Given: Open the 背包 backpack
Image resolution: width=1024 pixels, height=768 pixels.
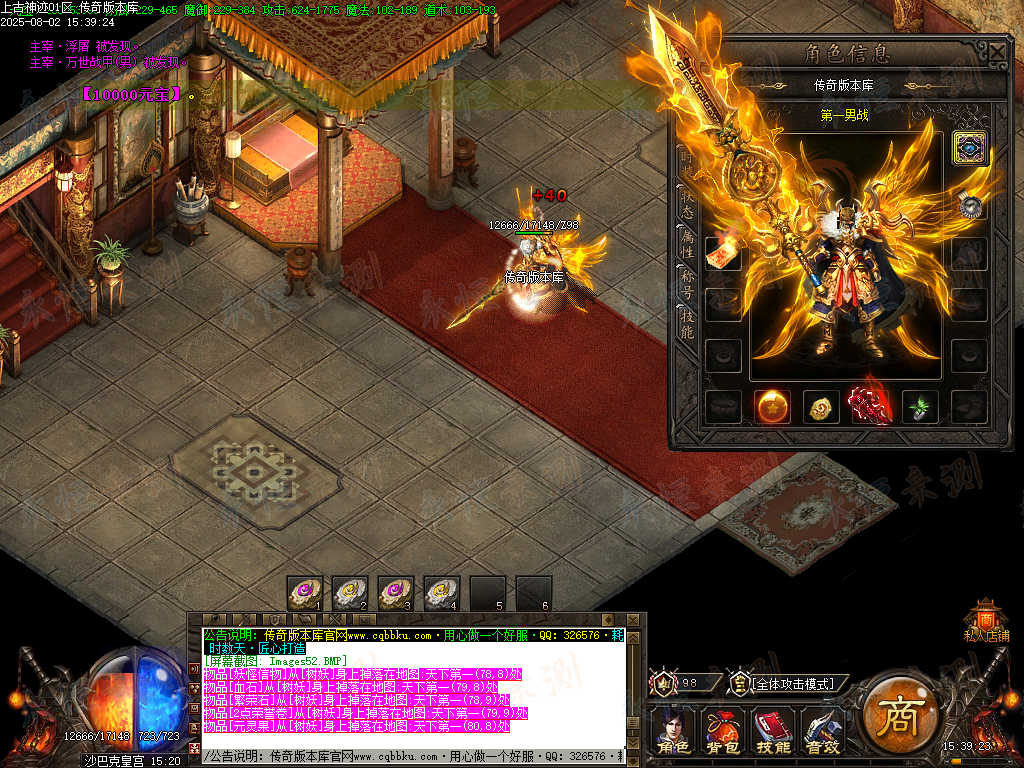Looking at the screenshot, I should click(x=722, y=730).
